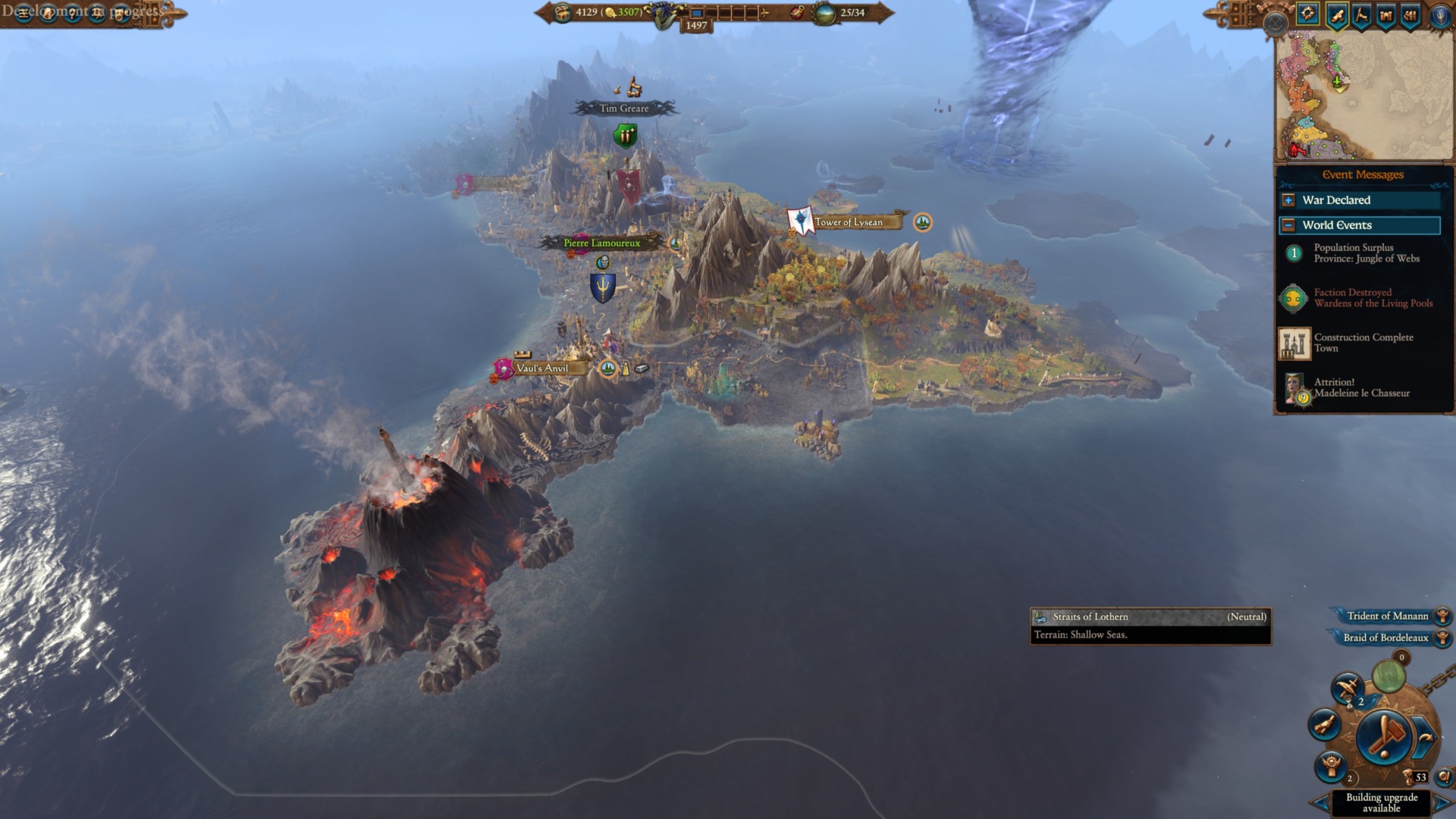Click the trident faction shield in the top-right corner
This screenshot has height=819, width=1456.
pos(1440,16)
